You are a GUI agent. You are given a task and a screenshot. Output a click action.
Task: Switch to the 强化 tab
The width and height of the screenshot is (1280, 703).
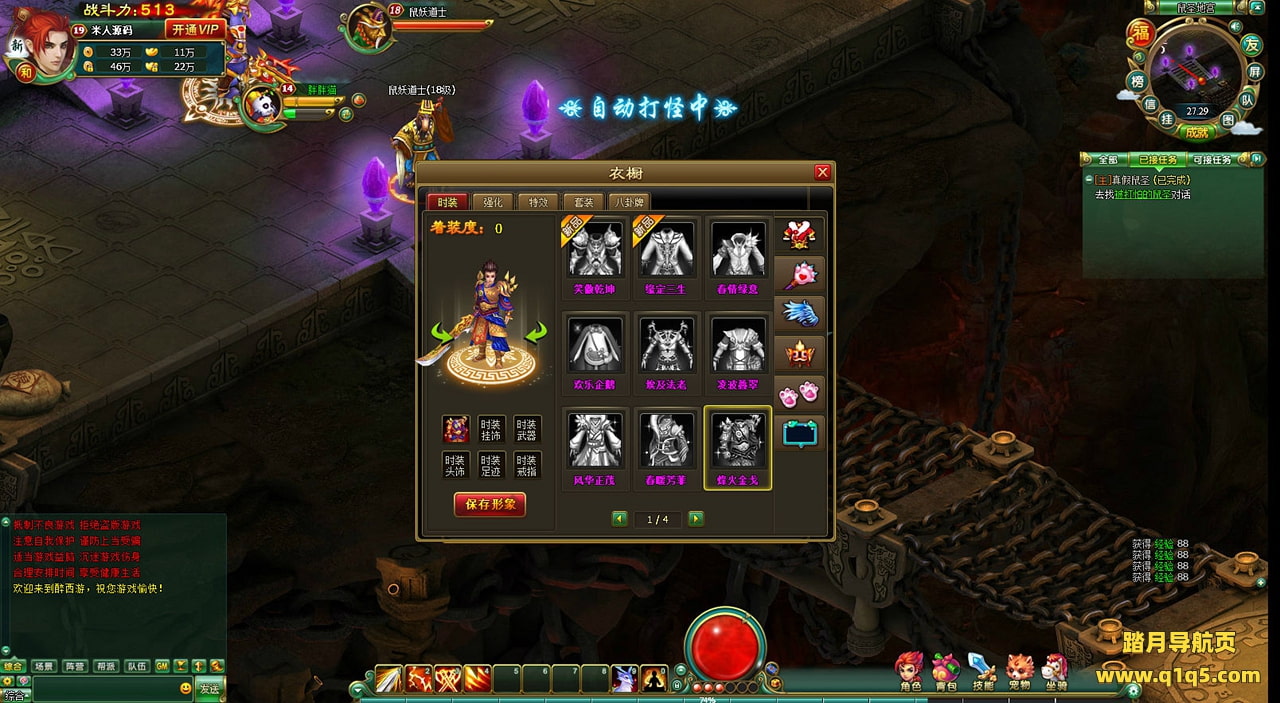coord(493,202)
